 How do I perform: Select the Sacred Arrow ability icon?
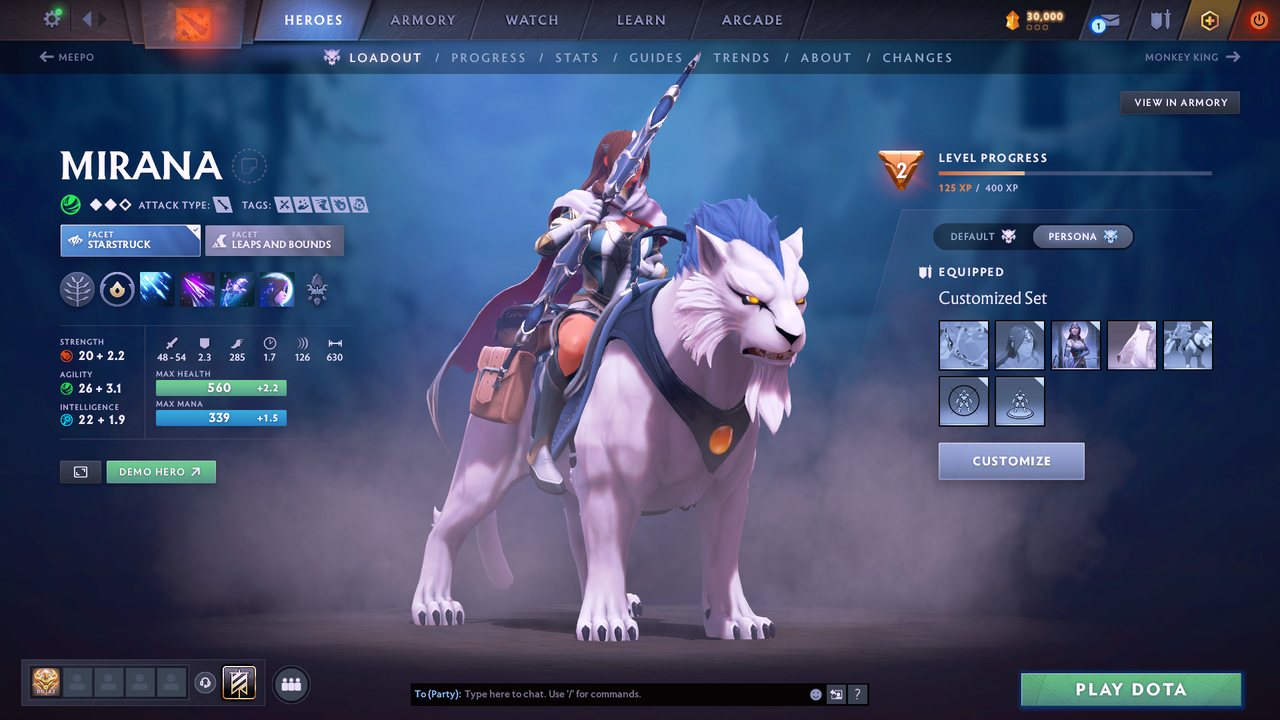(x=196, y=289)
